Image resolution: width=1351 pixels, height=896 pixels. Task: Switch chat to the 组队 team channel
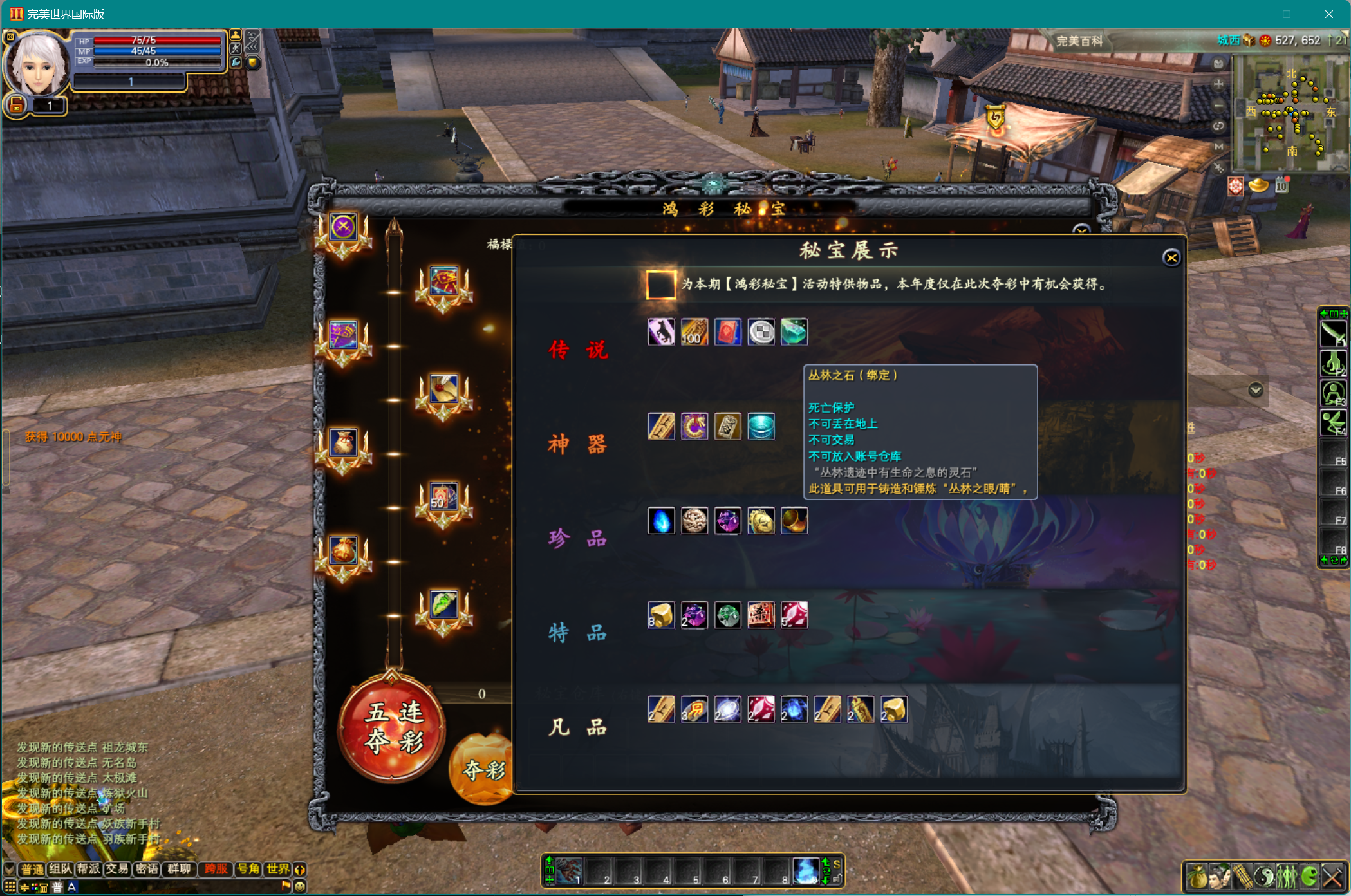point(60,869)
